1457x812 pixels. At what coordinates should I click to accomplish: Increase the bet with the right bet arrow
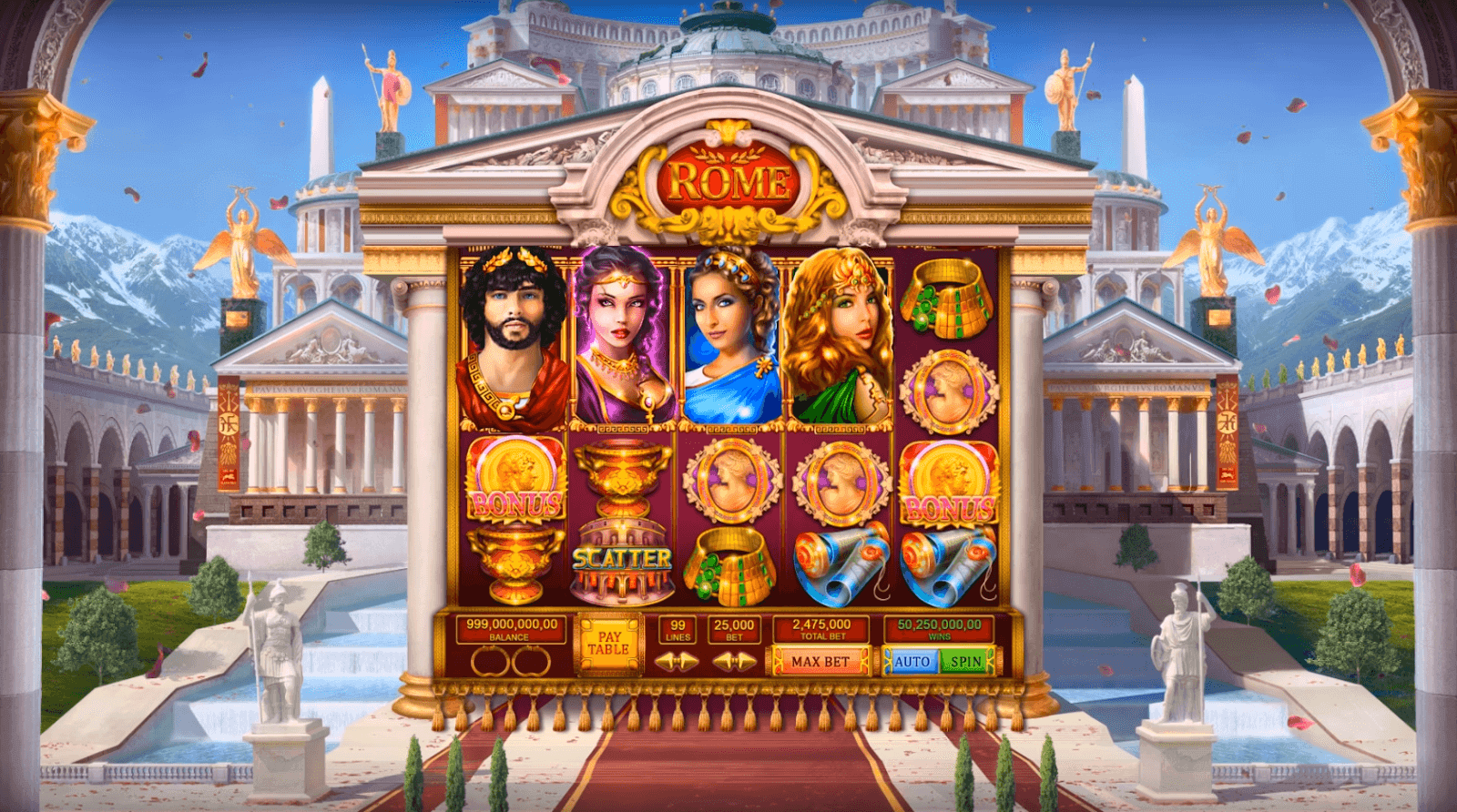(744, 660)
